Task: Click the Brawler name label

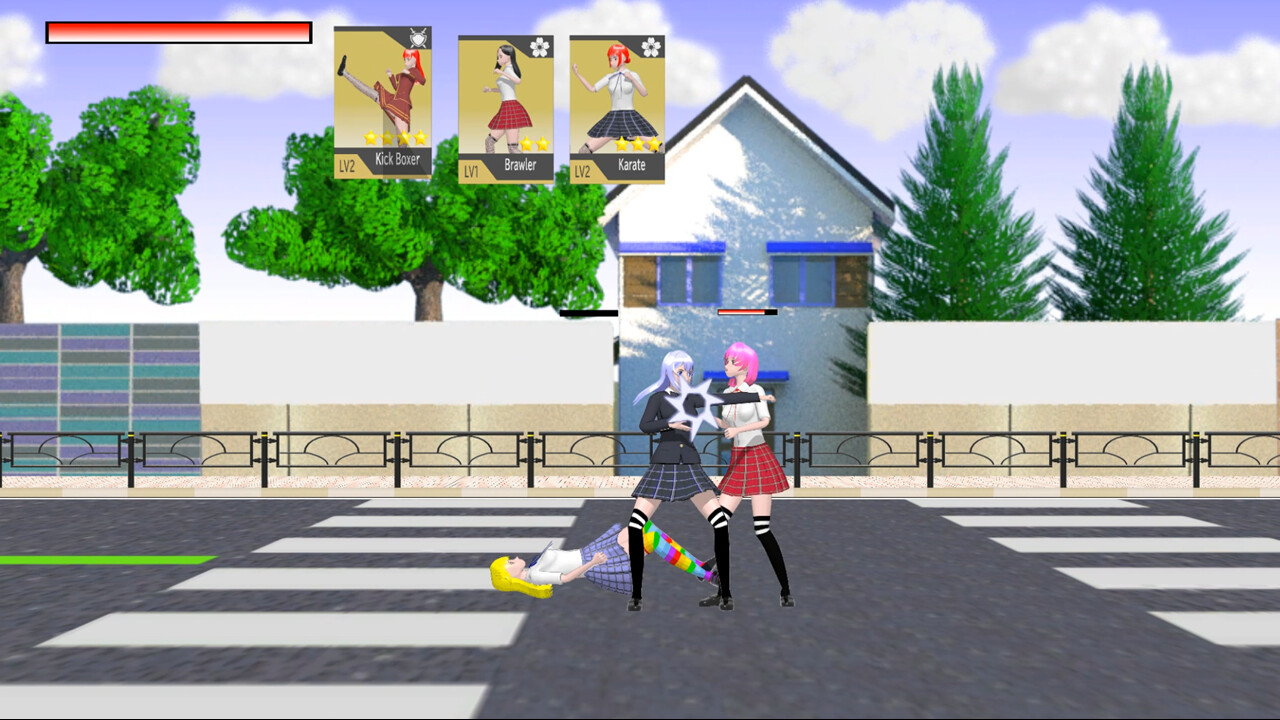Action: click(x=519, y=164)
